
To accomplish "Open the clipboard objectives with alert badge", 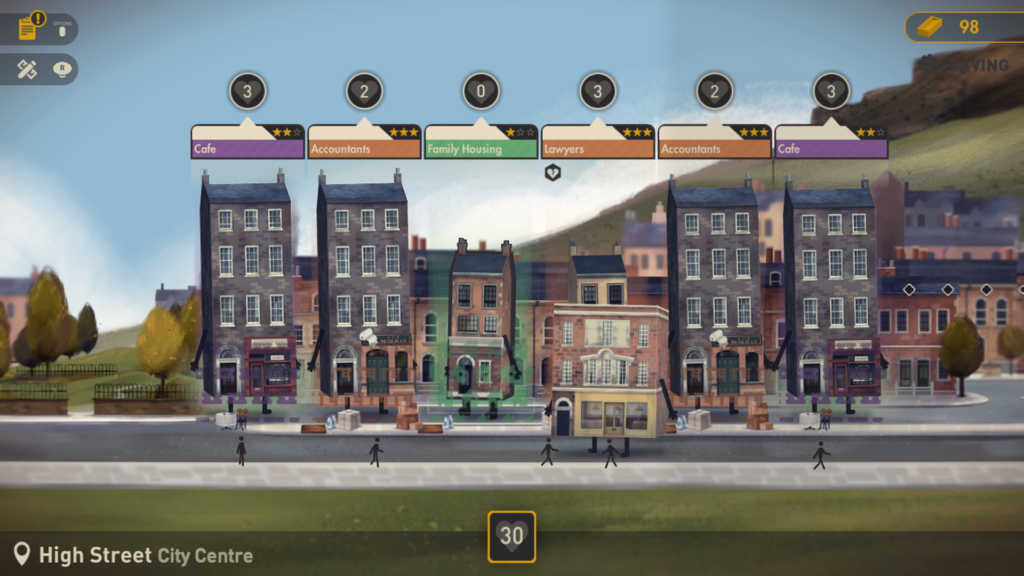I will tap(29, 27).
